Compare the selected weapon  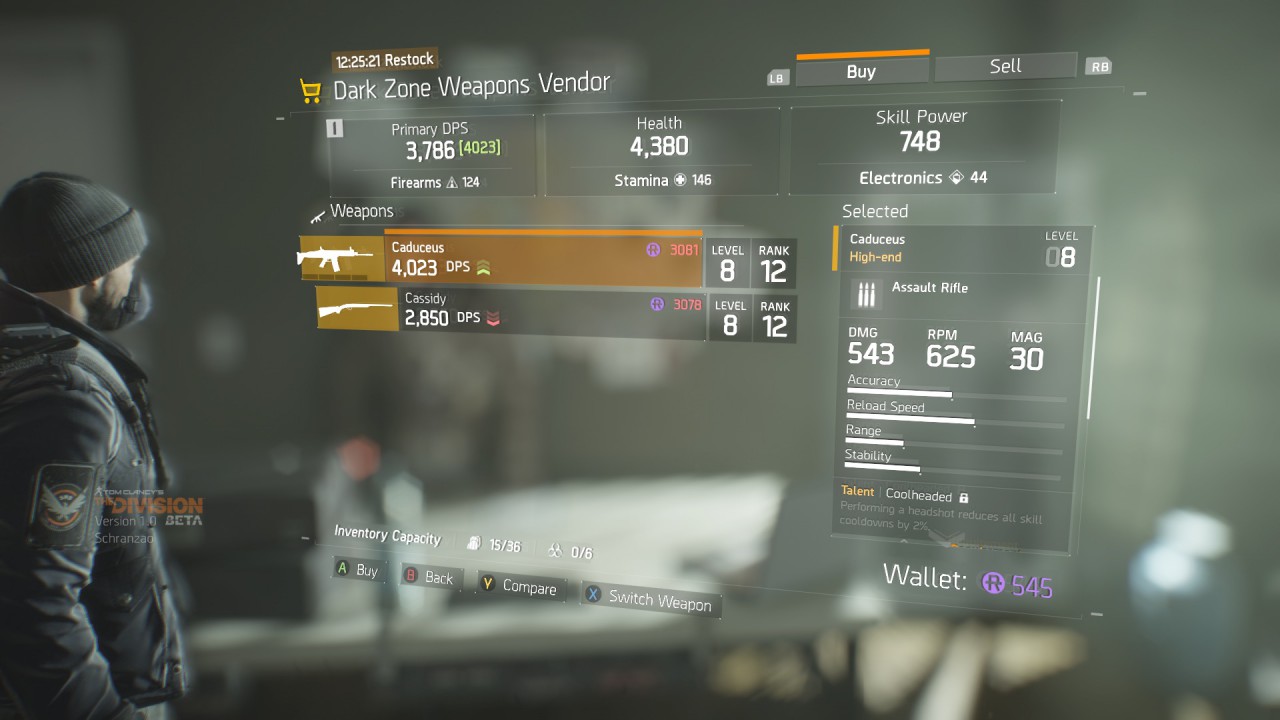[x=518, y=586]
